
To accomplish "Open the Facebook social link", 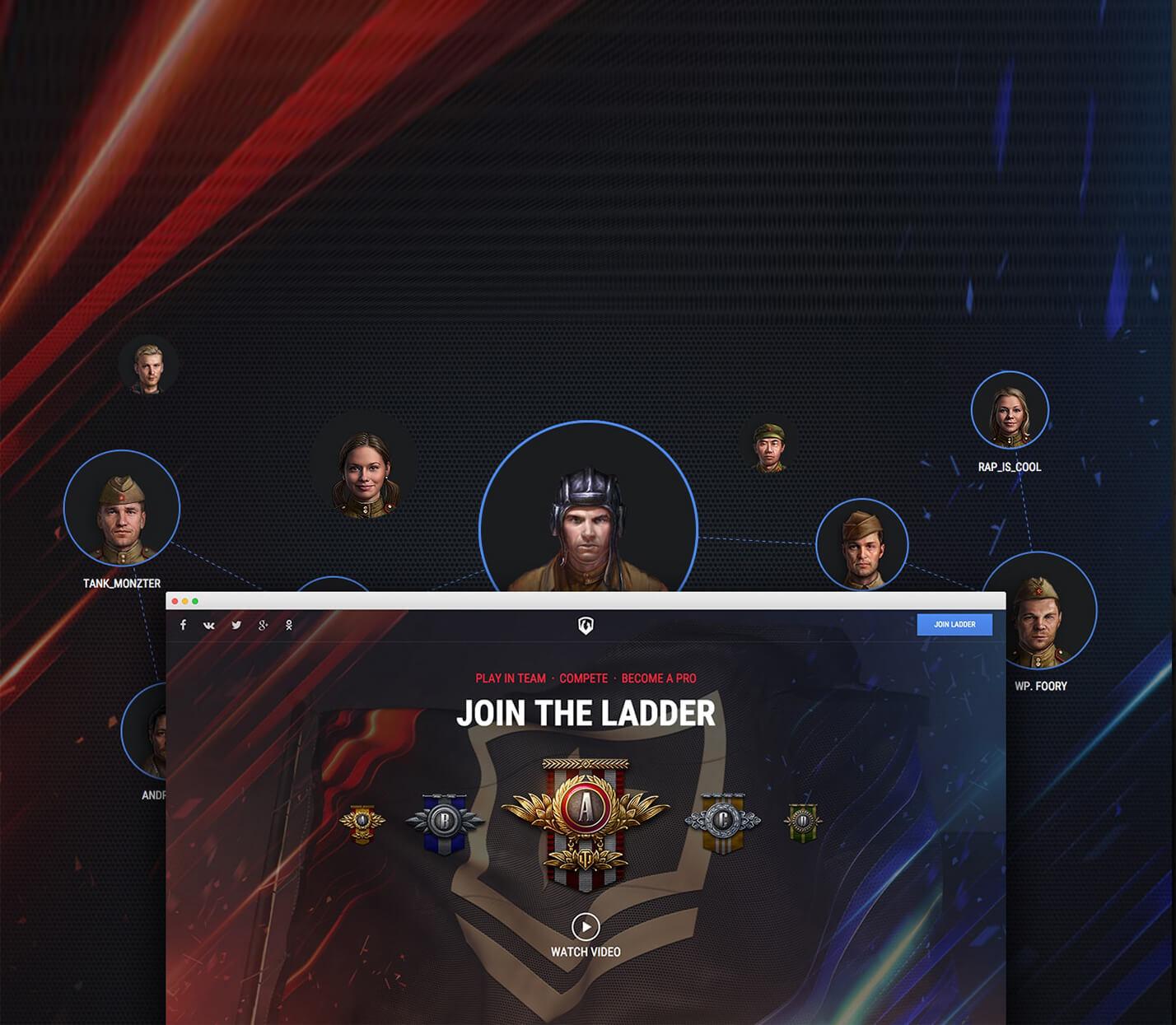I will (183, 625).
